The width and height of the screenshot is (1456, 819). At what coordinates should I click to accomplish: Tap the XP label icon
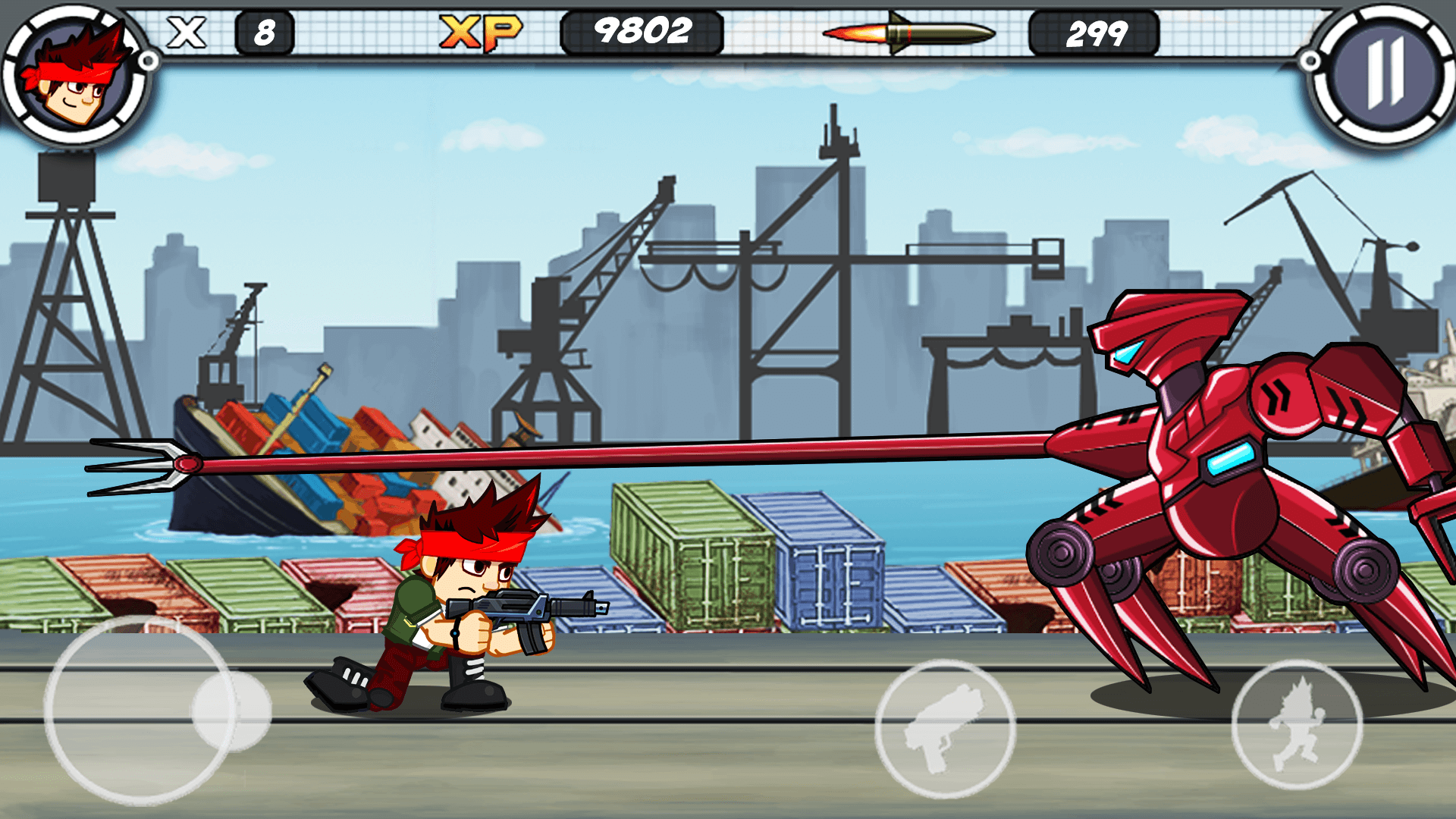483,30
